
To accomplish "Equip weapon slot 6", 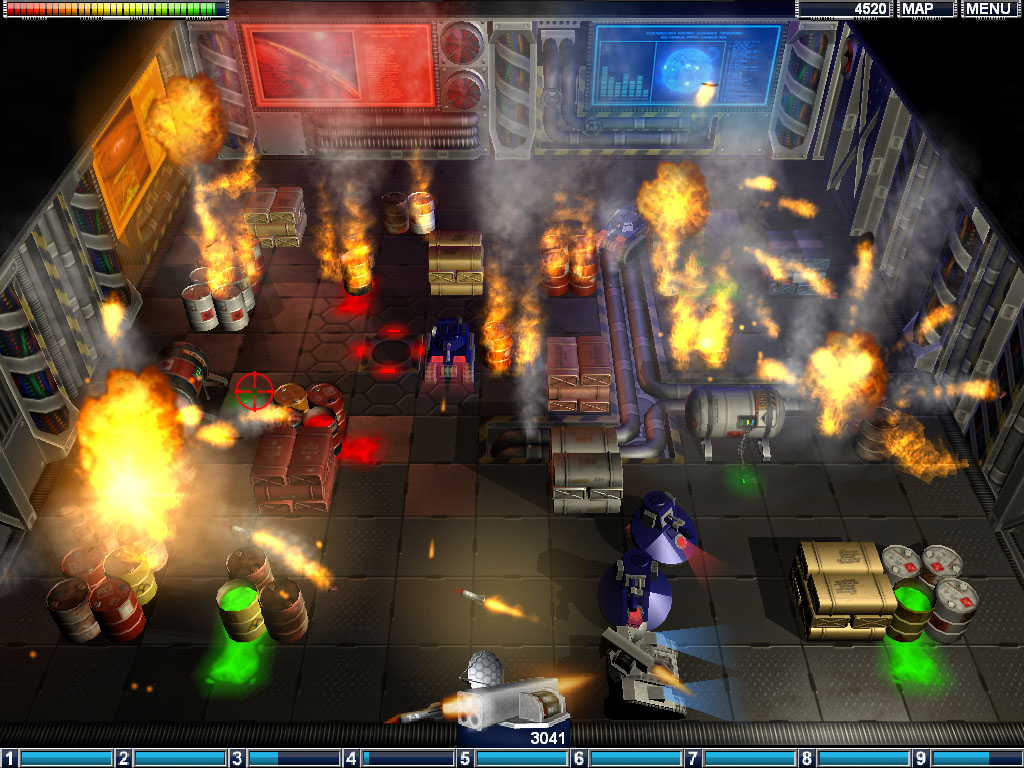I will point(626,759).
